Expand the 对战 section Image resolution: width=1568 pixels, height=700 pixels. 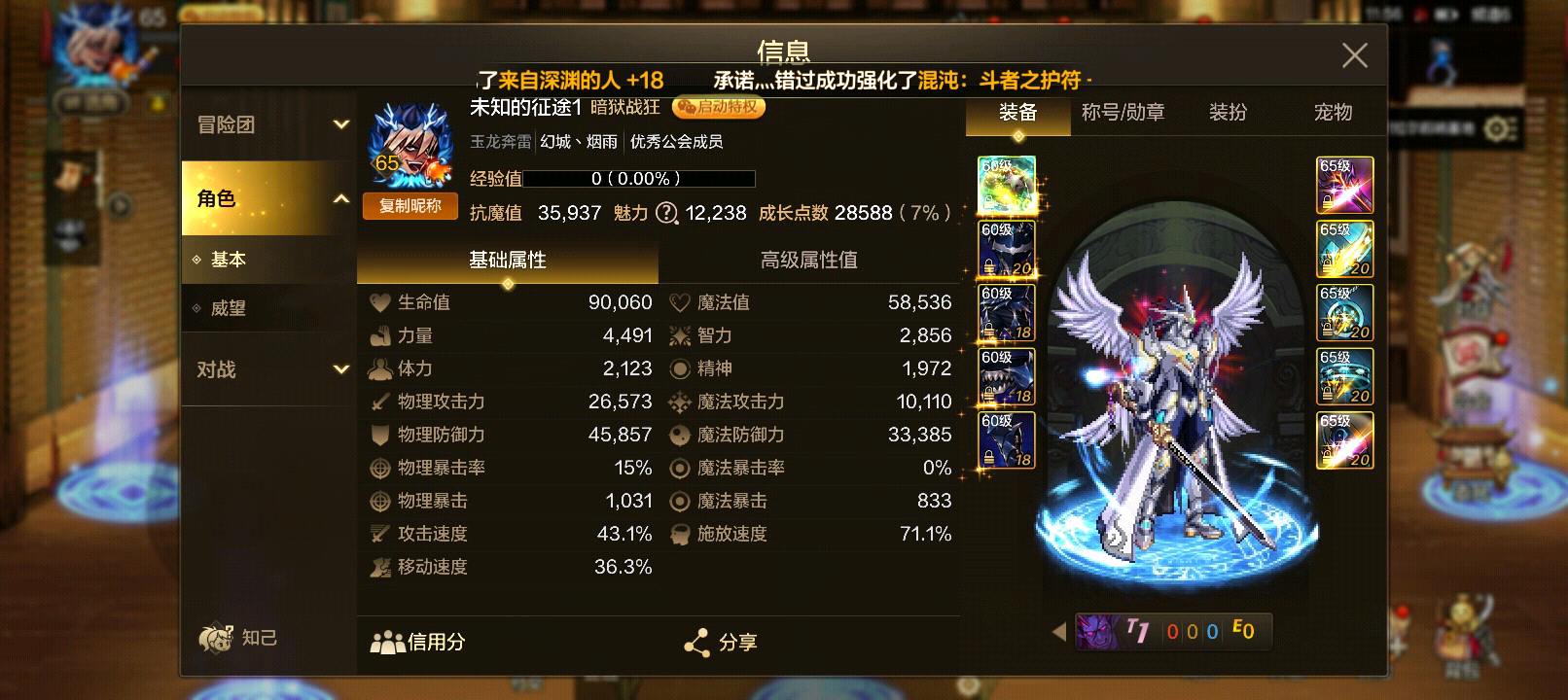[263, 370]
